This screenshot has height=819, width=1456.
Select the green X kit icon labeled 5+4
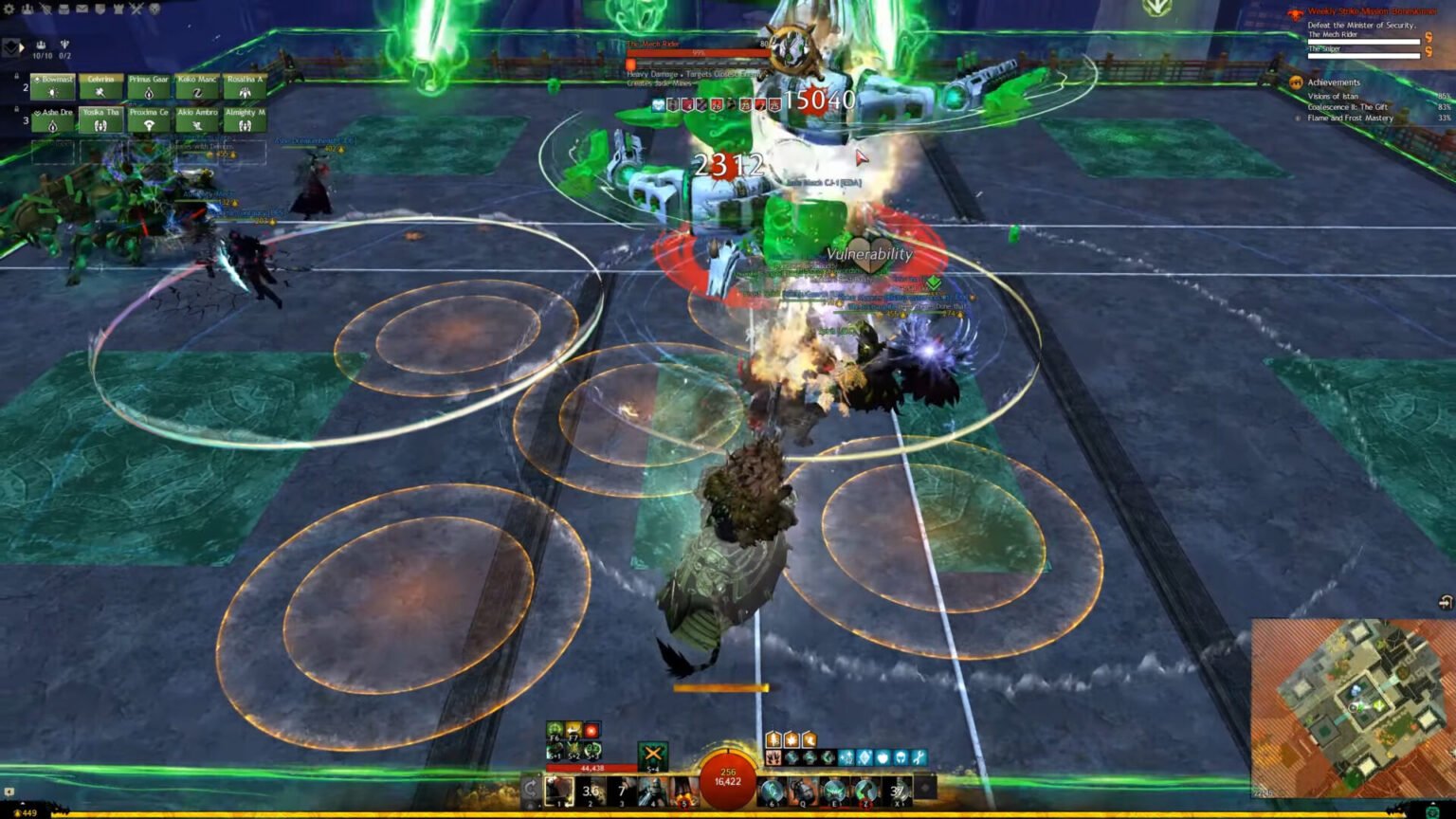pyautogui.click(x=653, y=754)
